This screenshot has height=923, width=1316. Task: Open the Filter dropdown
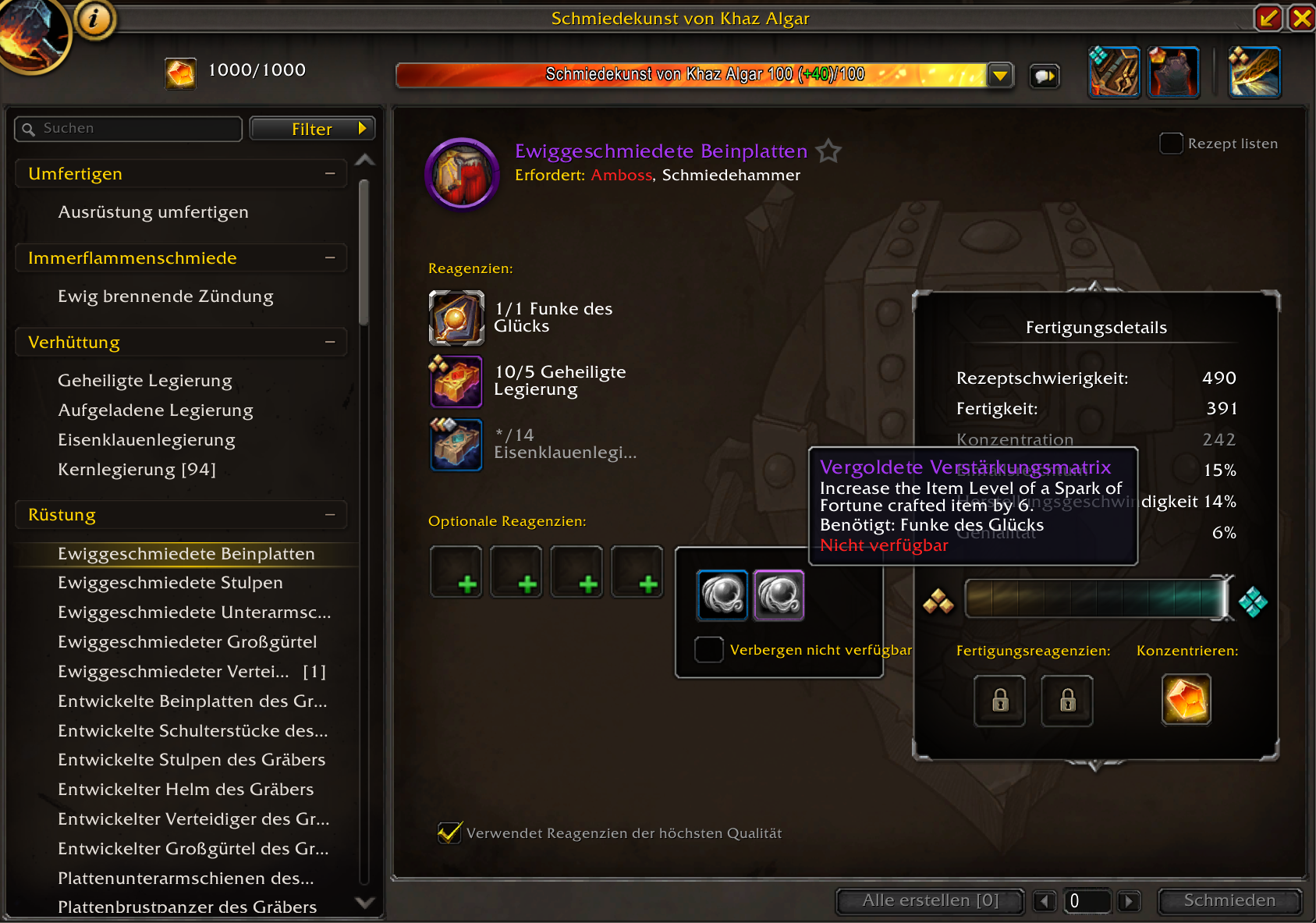click(312, 129)
